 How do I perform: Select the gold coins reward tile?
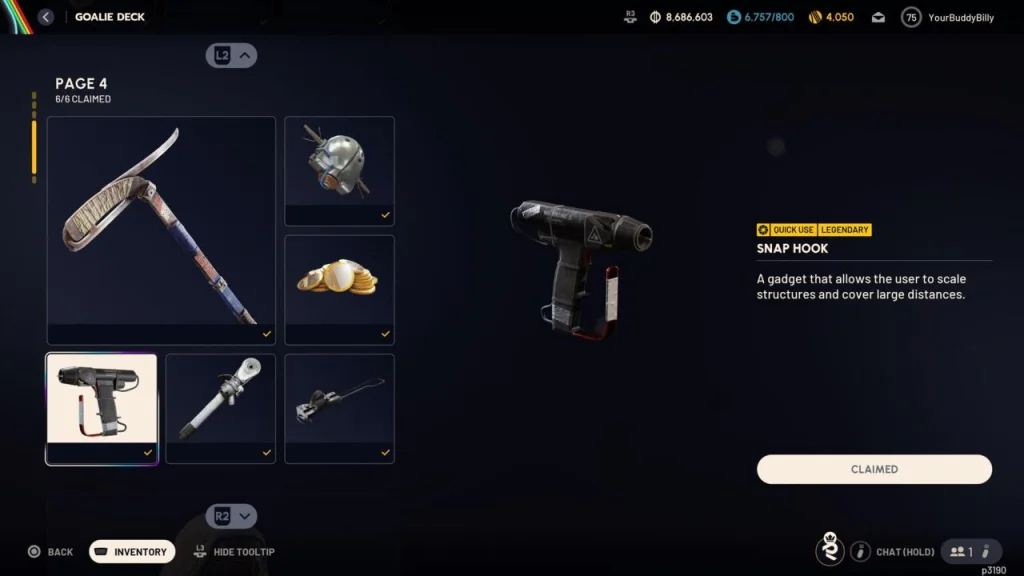point(339,289)
